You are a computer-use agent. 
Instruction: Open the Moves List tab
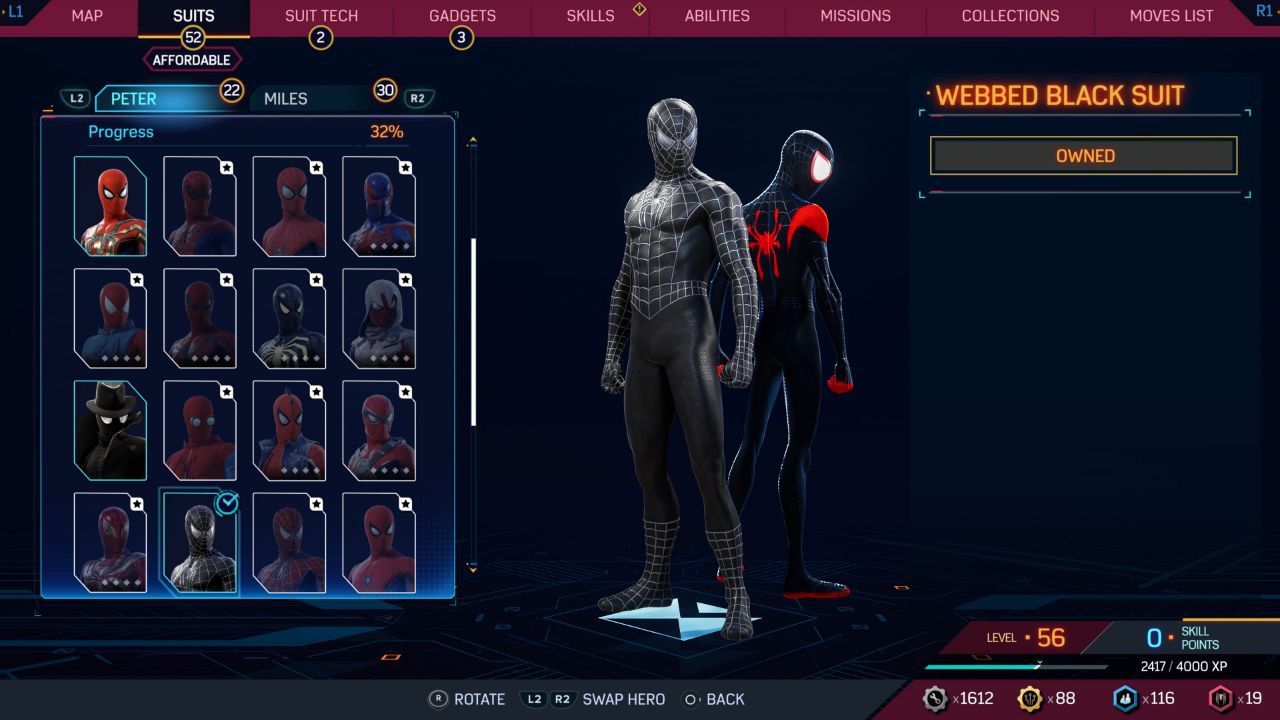coord(1171,16)
